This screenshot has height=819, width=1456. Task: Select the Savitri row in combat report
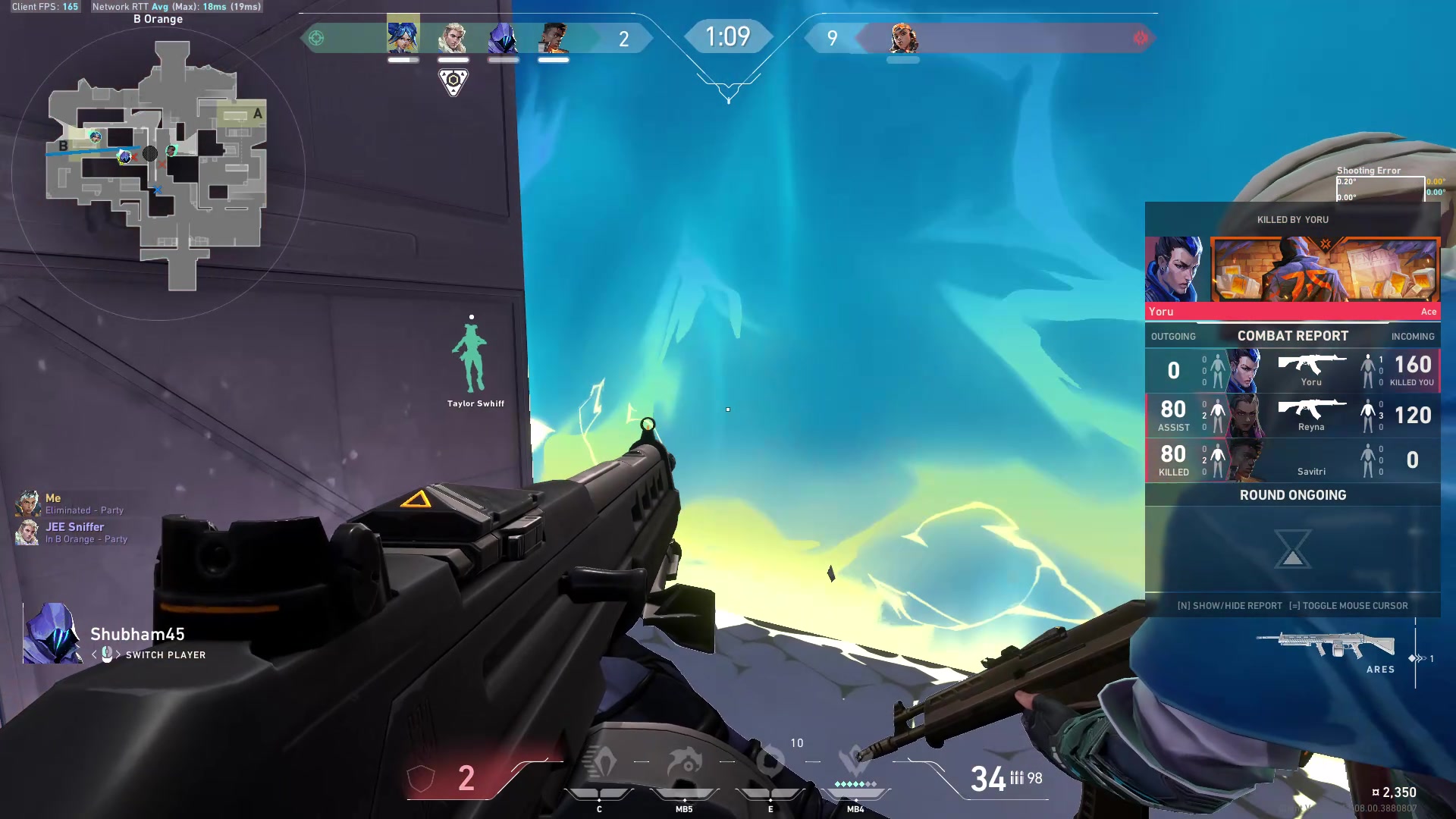pos(1292,460)
